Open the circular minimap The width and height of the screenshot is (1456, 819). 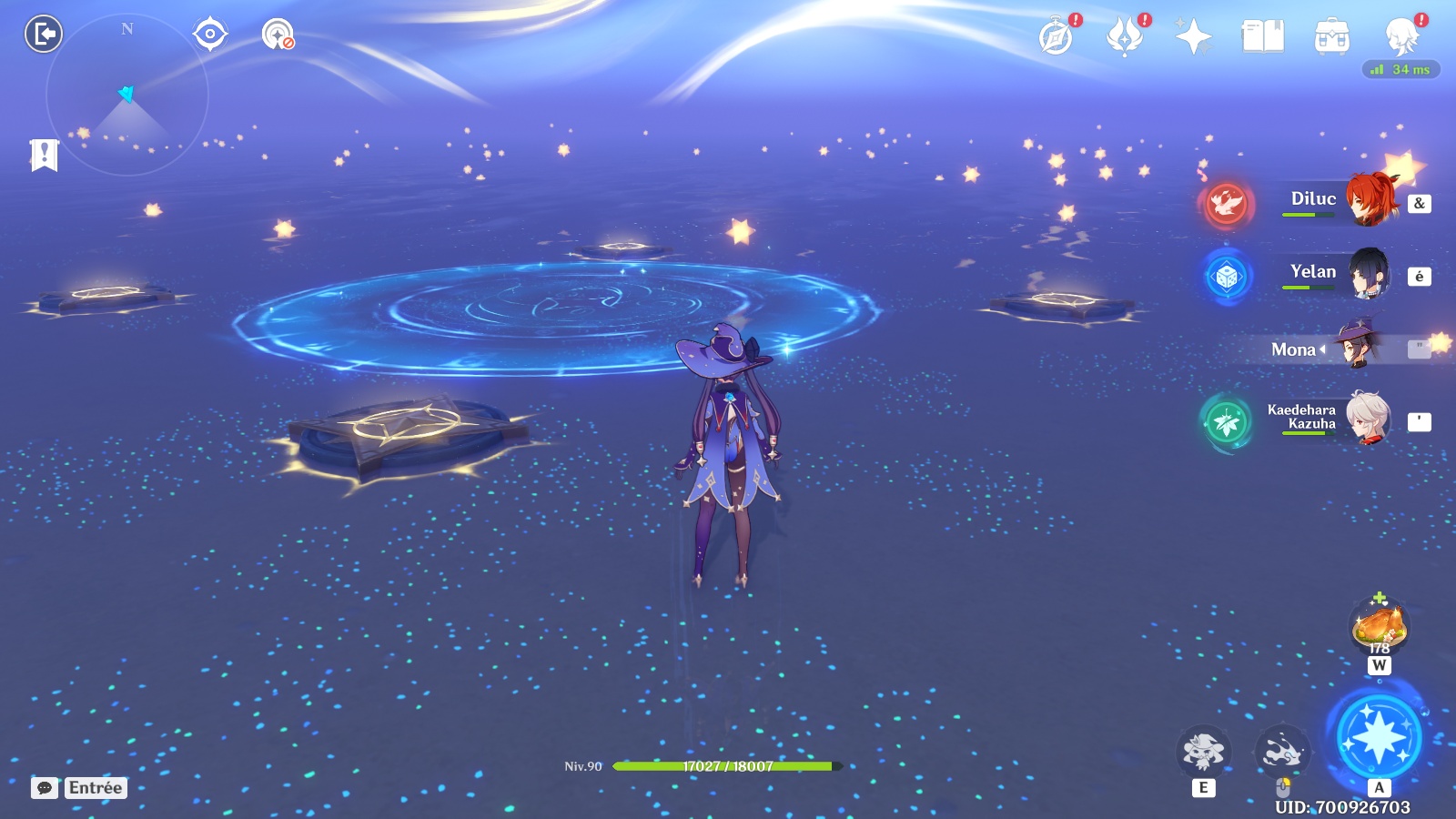[126, 95]
